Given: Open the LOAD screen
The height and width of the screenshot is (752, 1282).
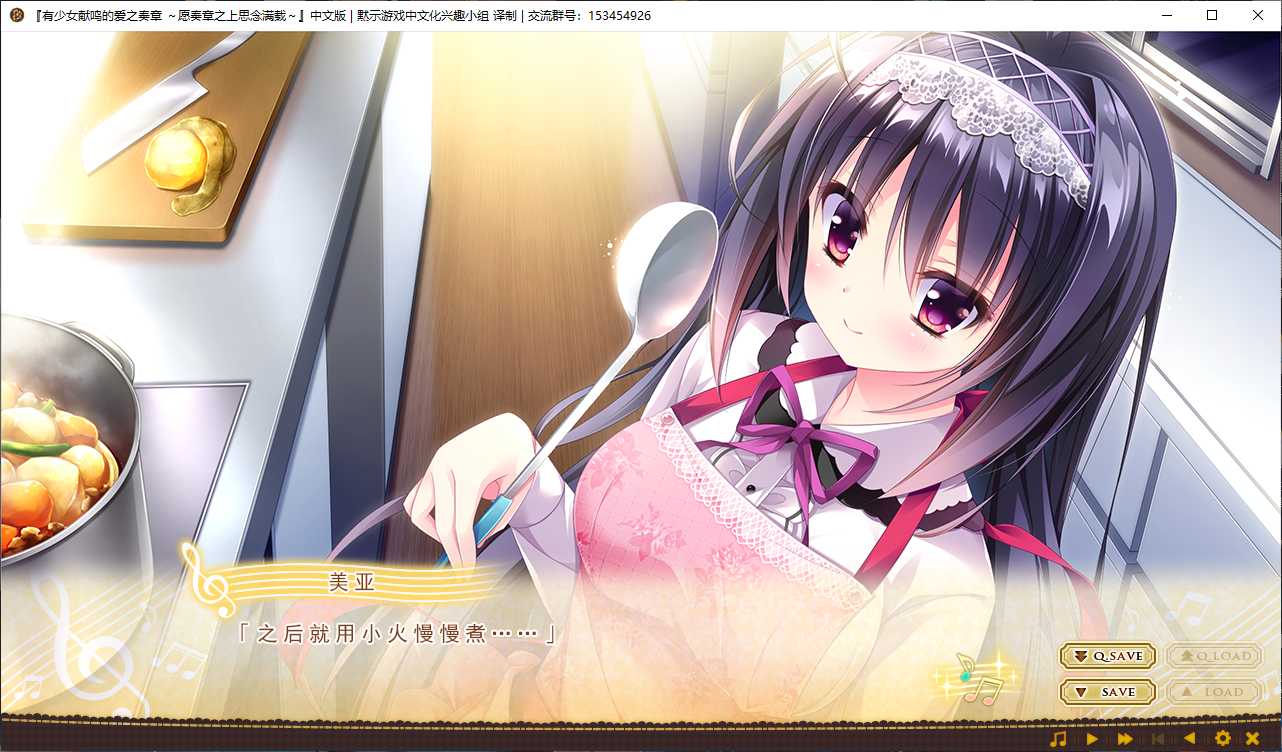Looking at the screenshot, I should click(1214, 691).
